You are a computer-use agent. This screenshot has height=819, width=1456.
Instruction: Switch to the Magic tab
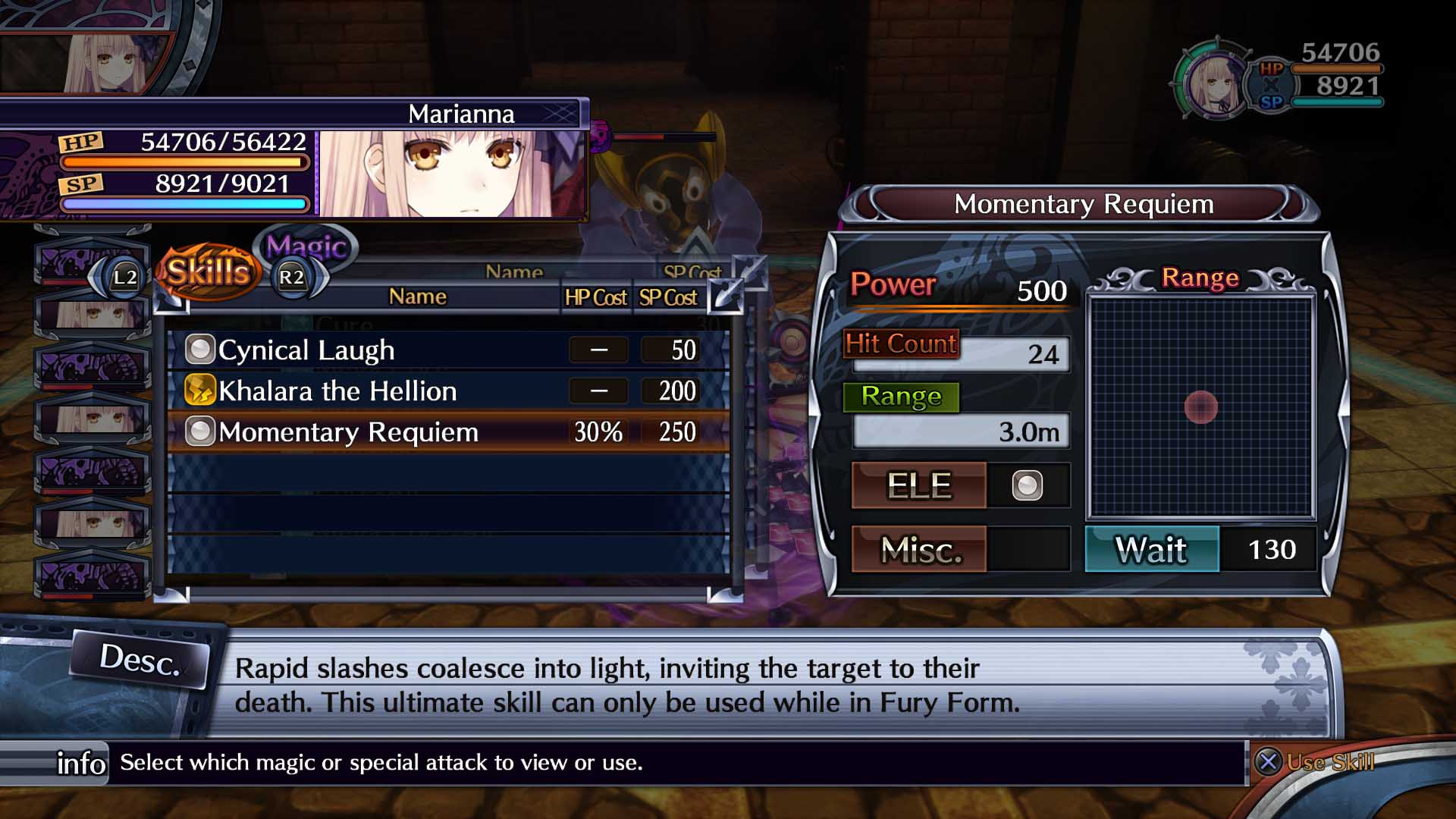point(307,246)
